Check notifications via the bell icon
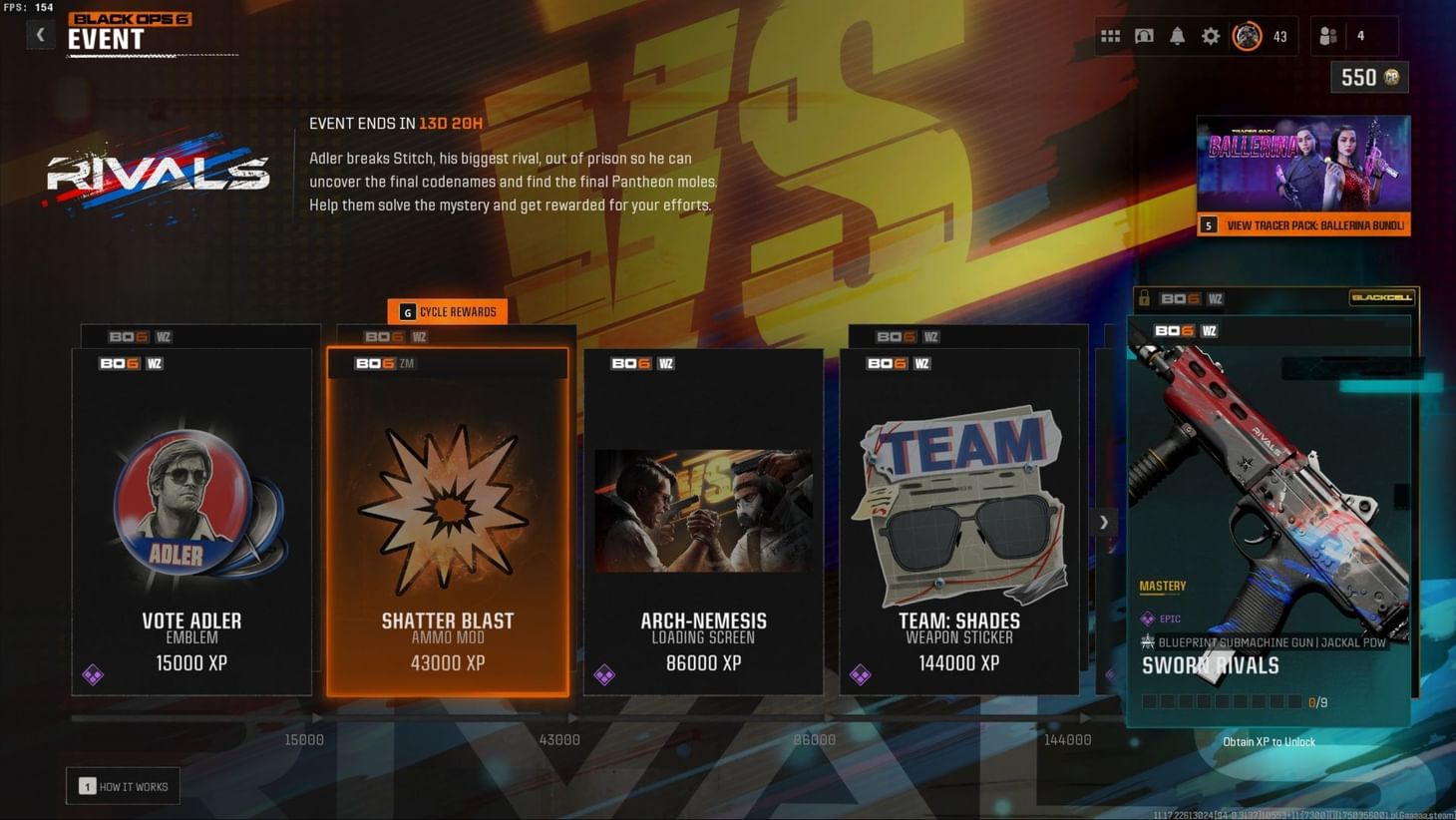The height and width of the screenshot is (820, 1456). [x=1178, y=36]
